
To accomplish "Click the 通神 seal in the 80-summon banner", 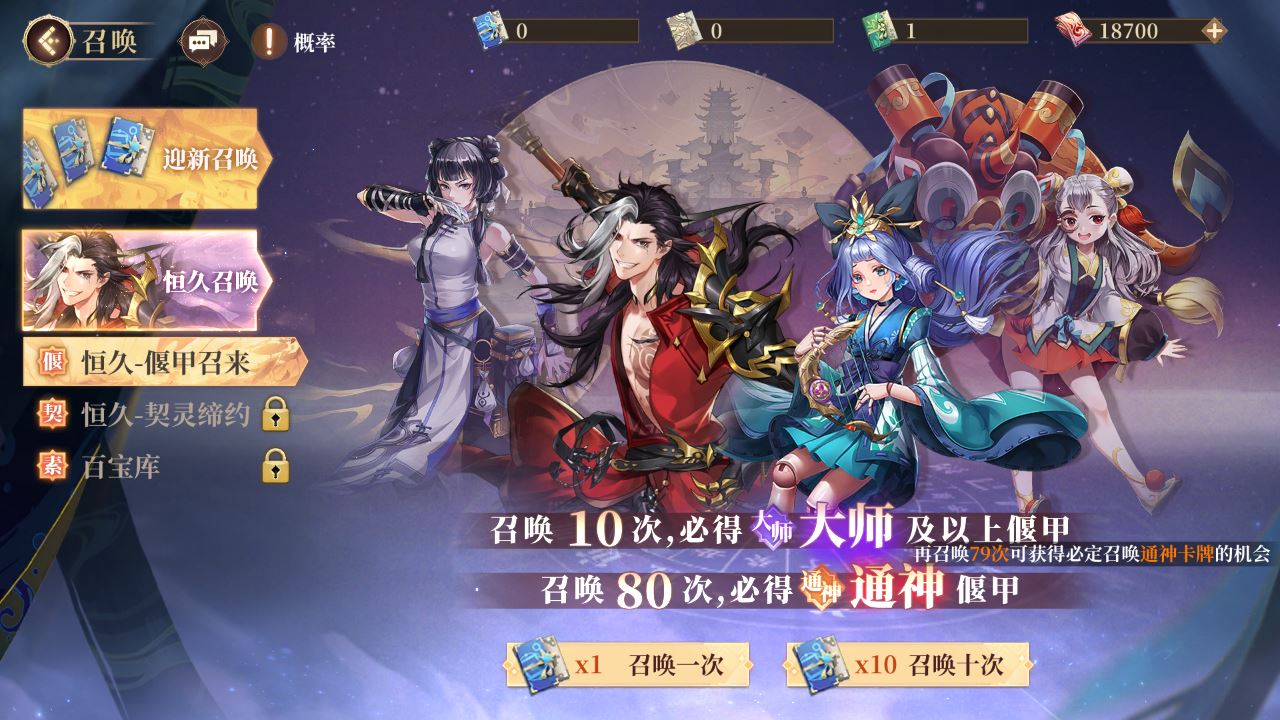I will click(x=820, y=589).
